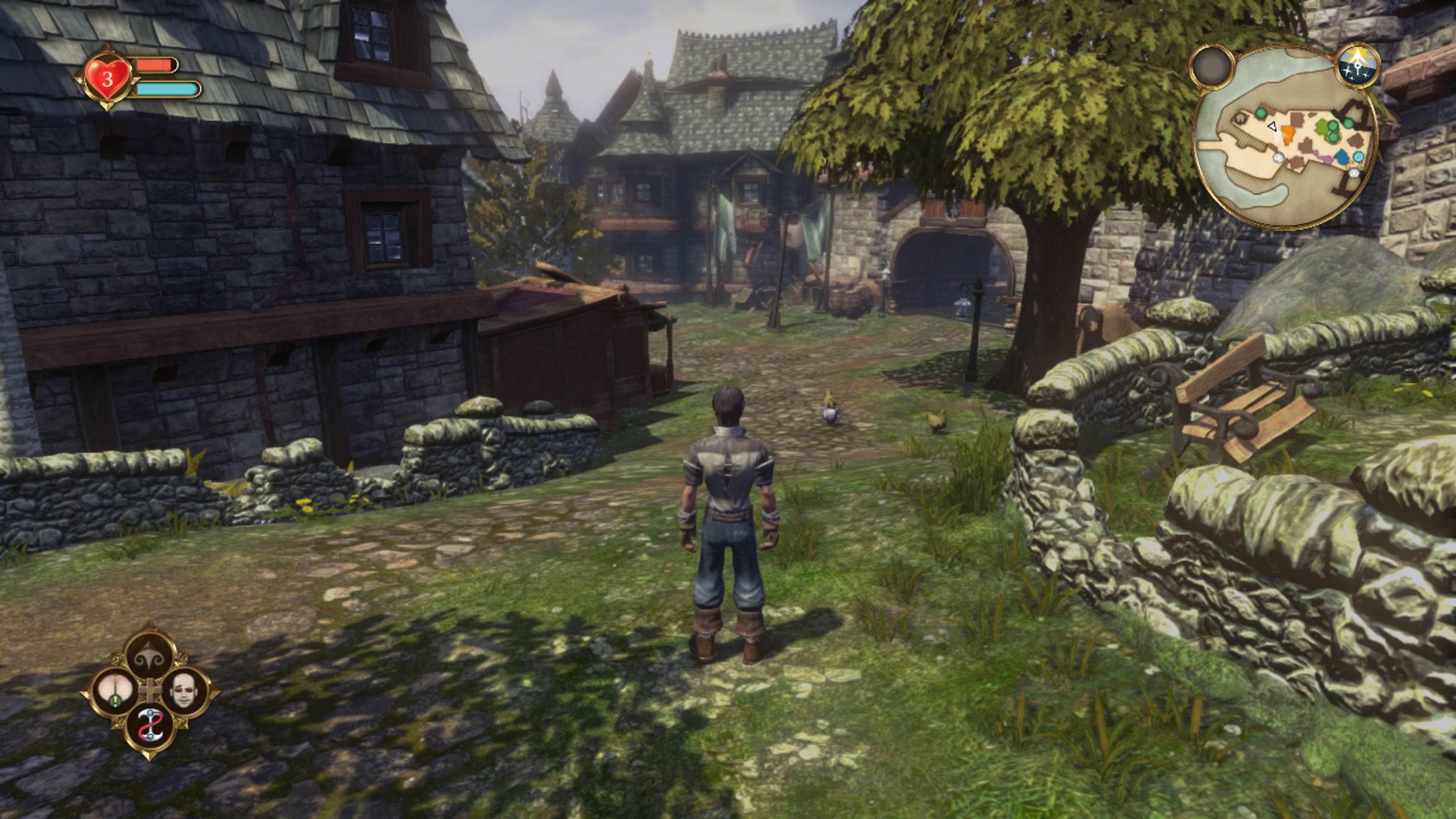
Task: Click the white gate exit marker on the minimap
Action: click(1279, 158)
